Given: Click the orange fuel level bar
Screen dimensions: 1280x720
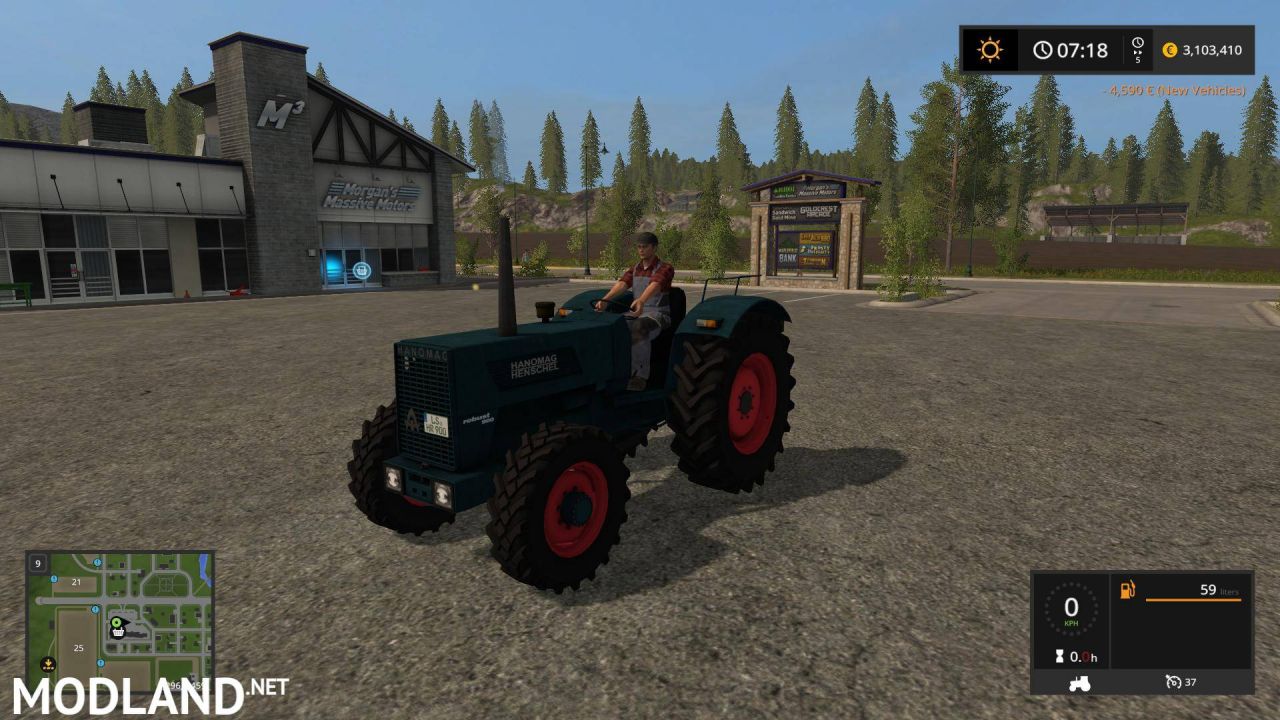Looking at the screenshot, I should click(x=1192, y=600).
